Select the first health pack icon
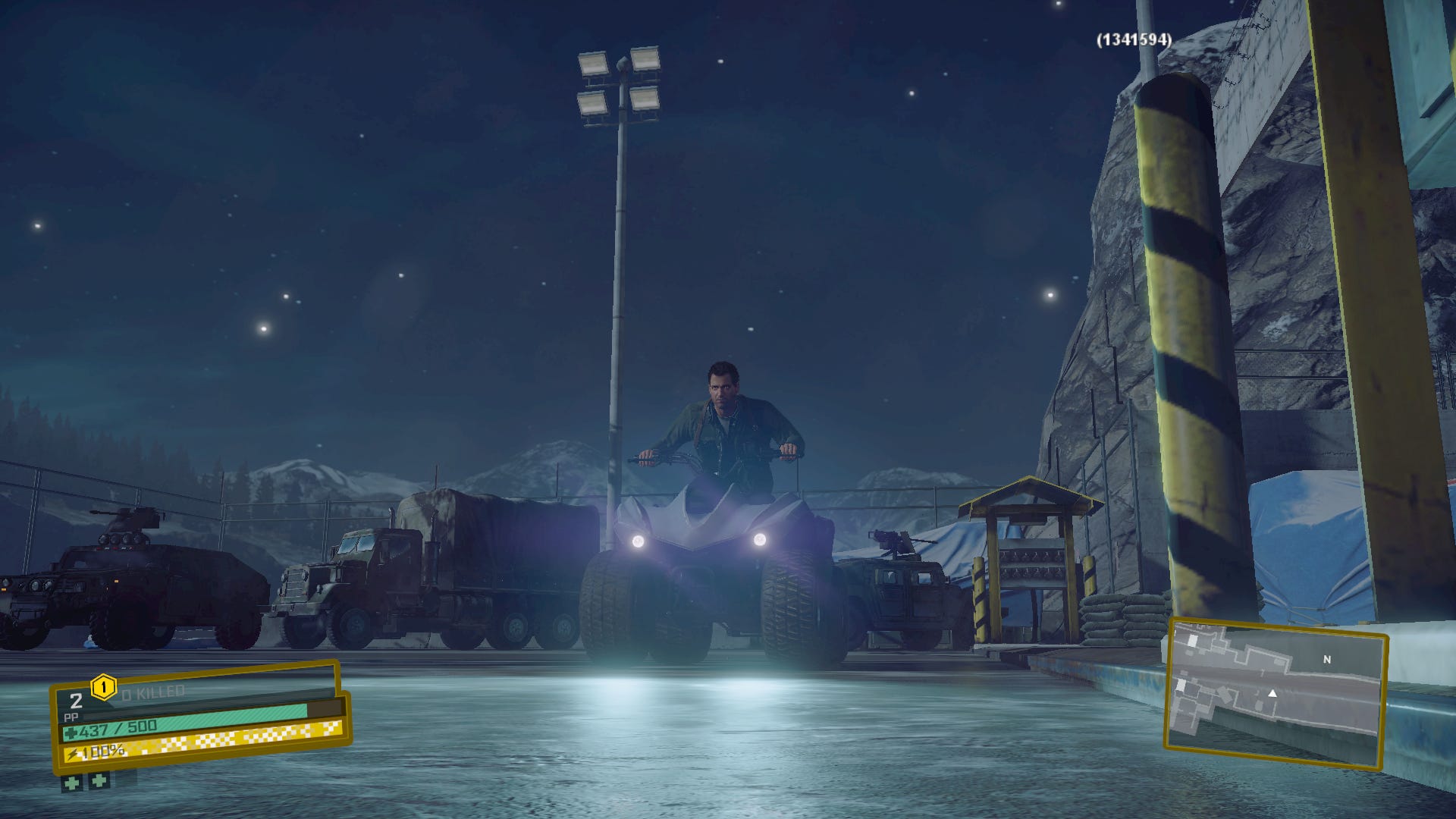The image size is (1456, 819). pos(72,784)
